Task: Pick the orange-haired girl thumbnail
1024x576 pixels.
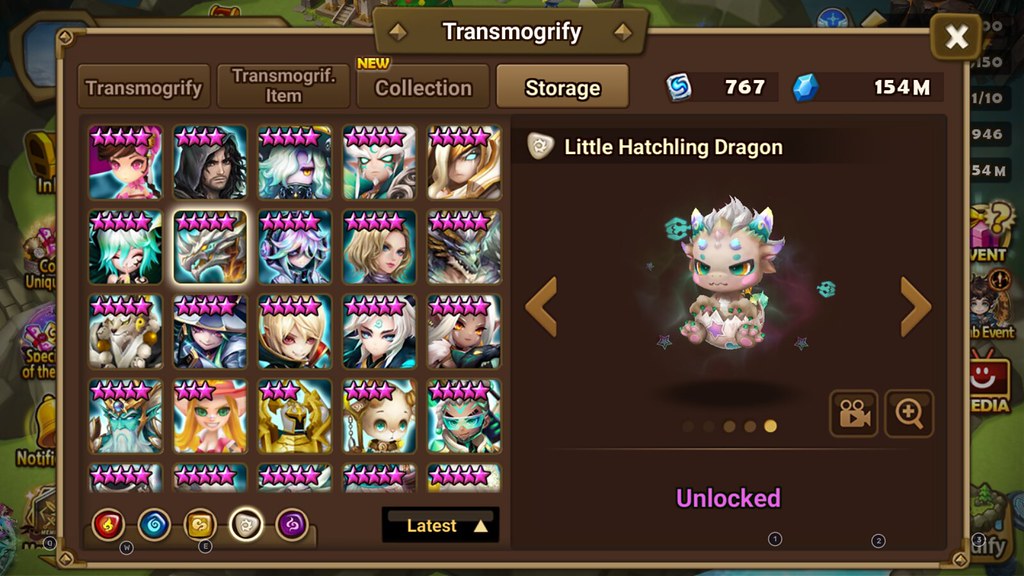Action: 210,416
